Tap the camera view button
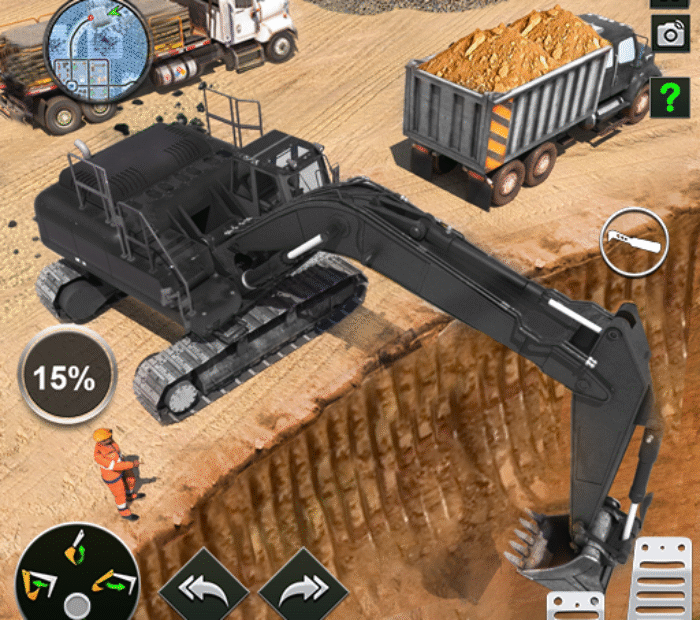700x620 pixels. click(668, 33)
